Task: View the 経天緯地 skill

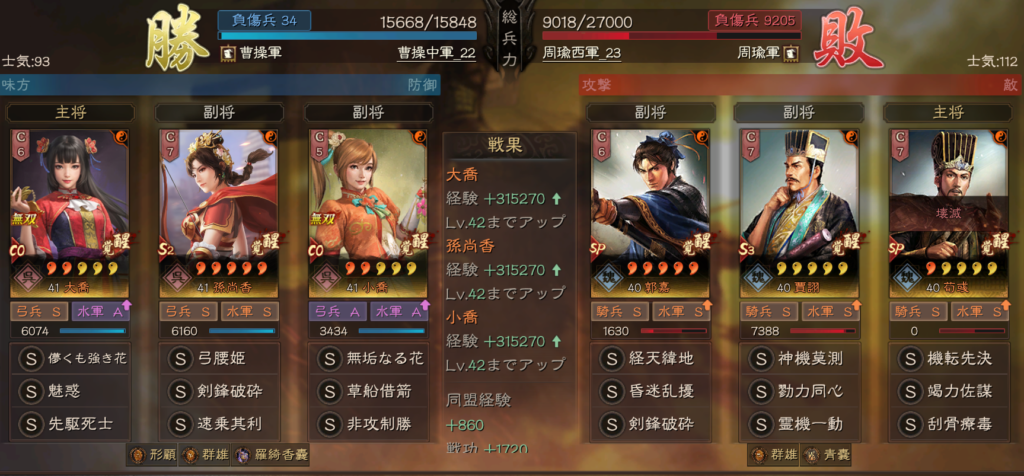Action: point(651,358)
